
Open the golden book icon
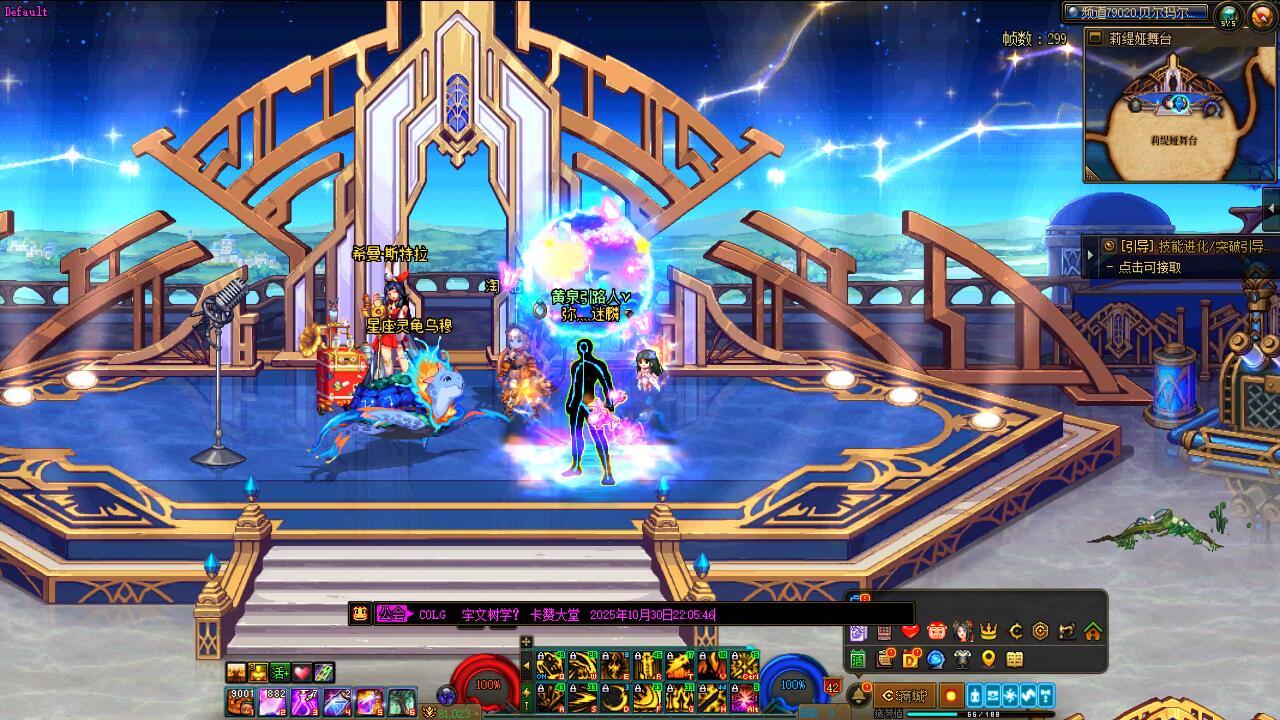1014,659
